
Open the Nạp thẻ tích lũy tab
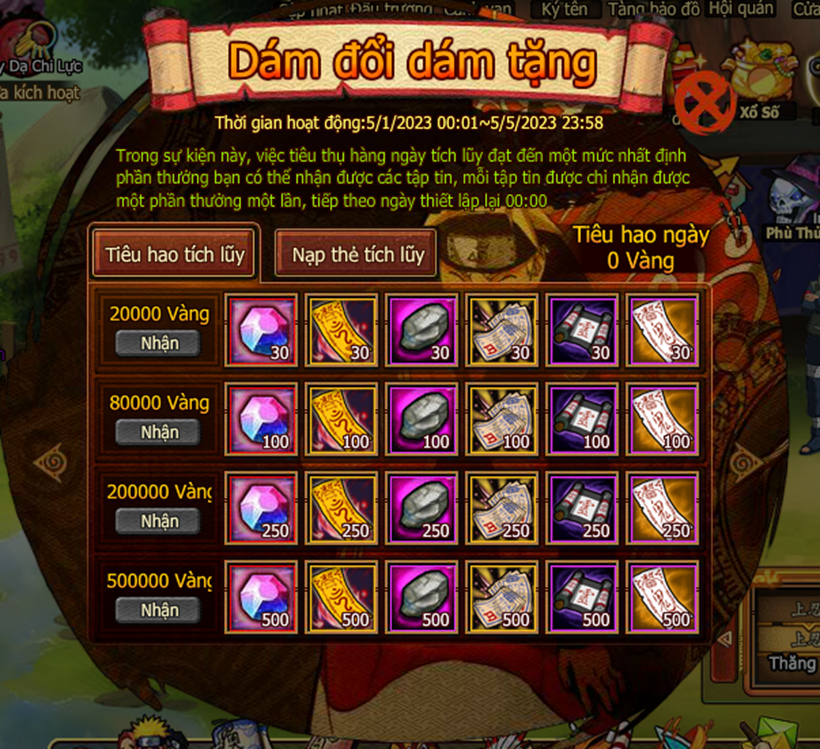(358, 255)
